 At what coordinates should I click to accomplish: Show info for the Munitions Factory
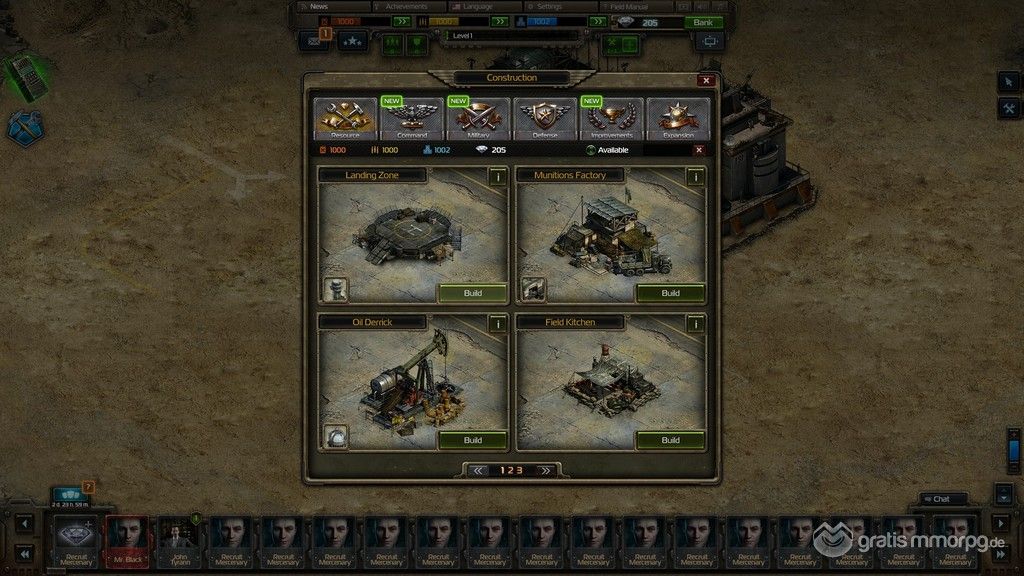click(x=695, y=176)
